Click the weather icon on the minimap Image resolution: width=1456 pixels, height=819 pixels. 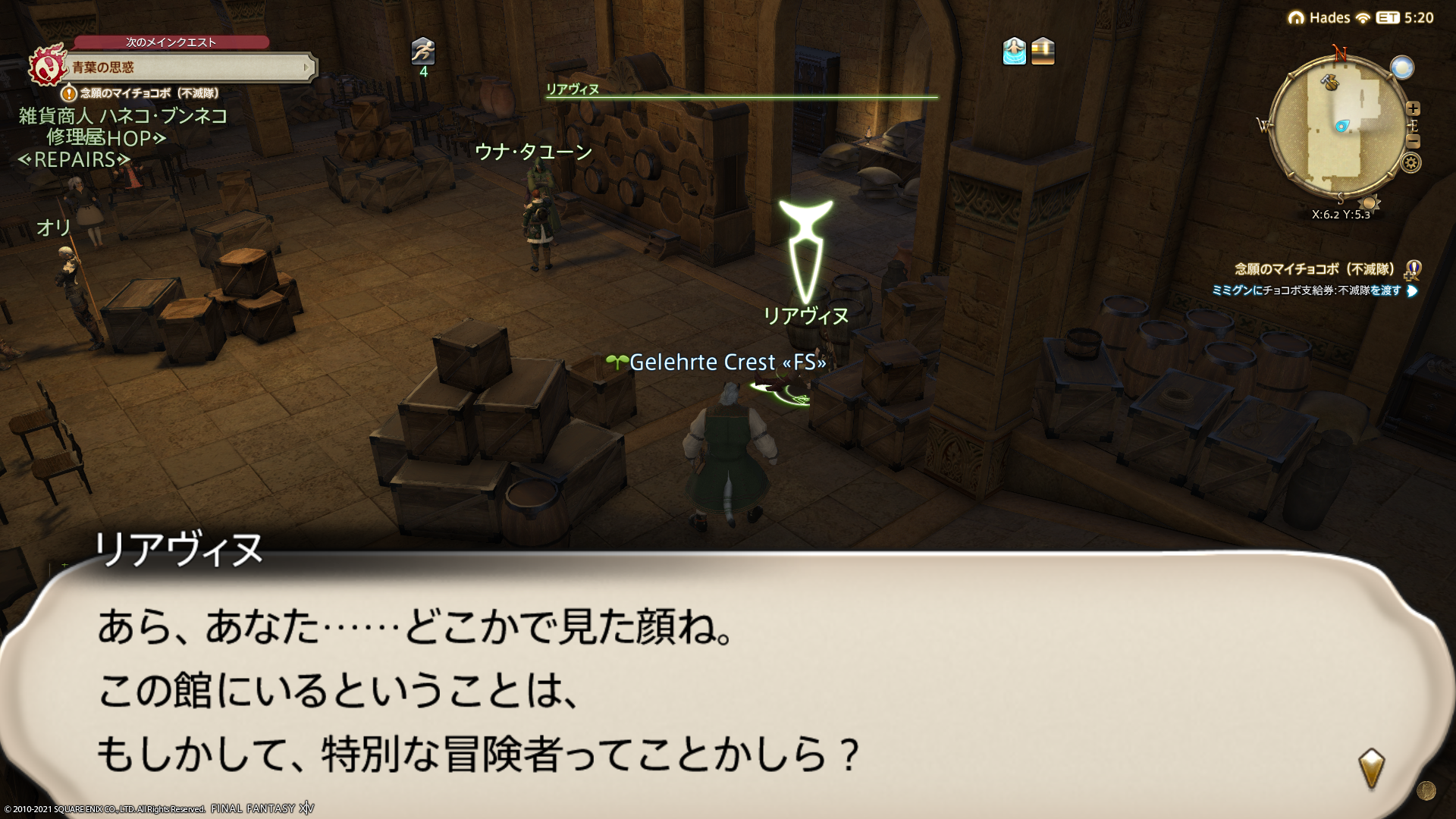(1401, 67)
